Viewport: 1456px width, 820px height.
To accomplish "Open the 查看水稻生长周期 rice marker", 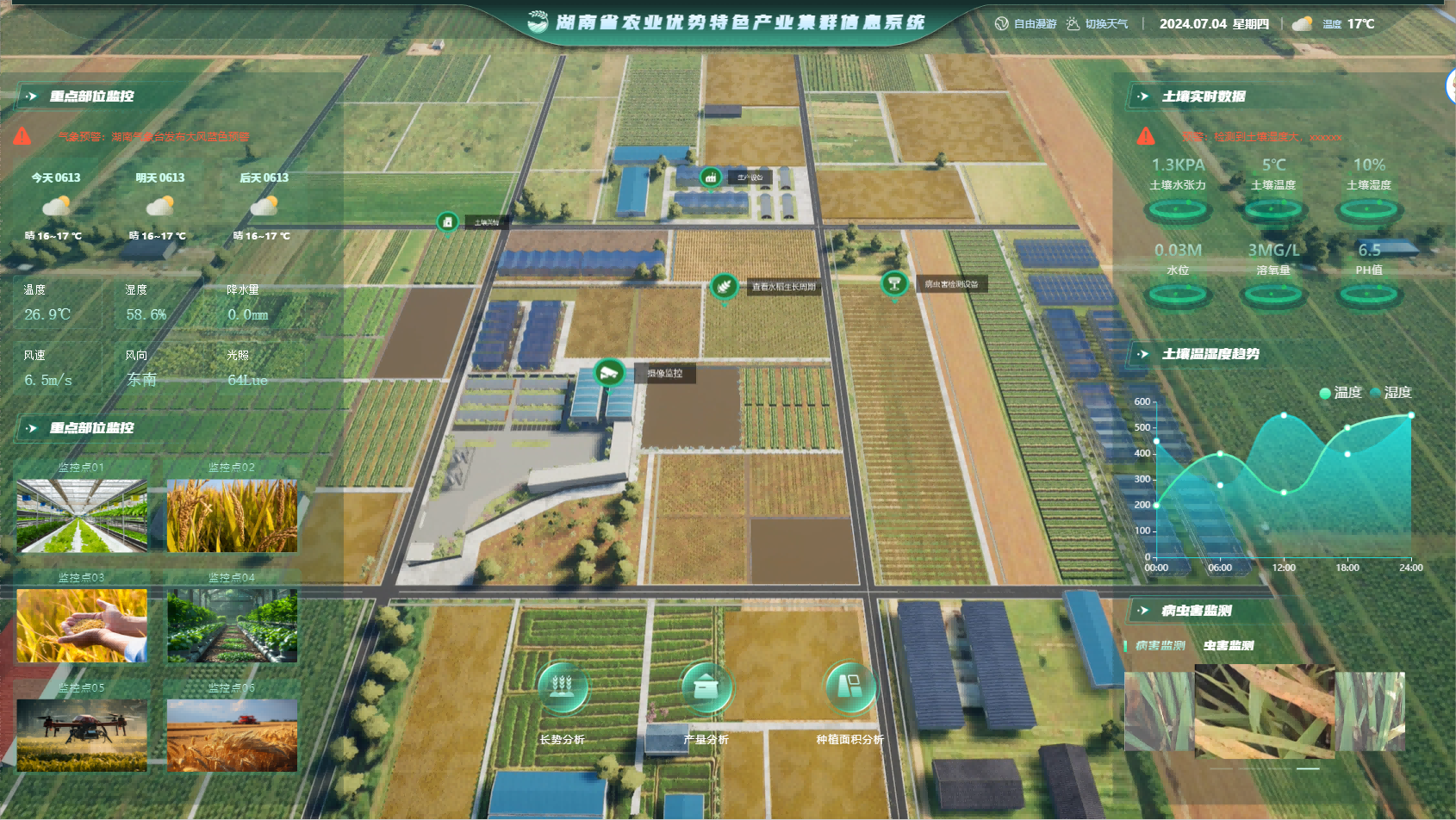I will coord(724,286).
